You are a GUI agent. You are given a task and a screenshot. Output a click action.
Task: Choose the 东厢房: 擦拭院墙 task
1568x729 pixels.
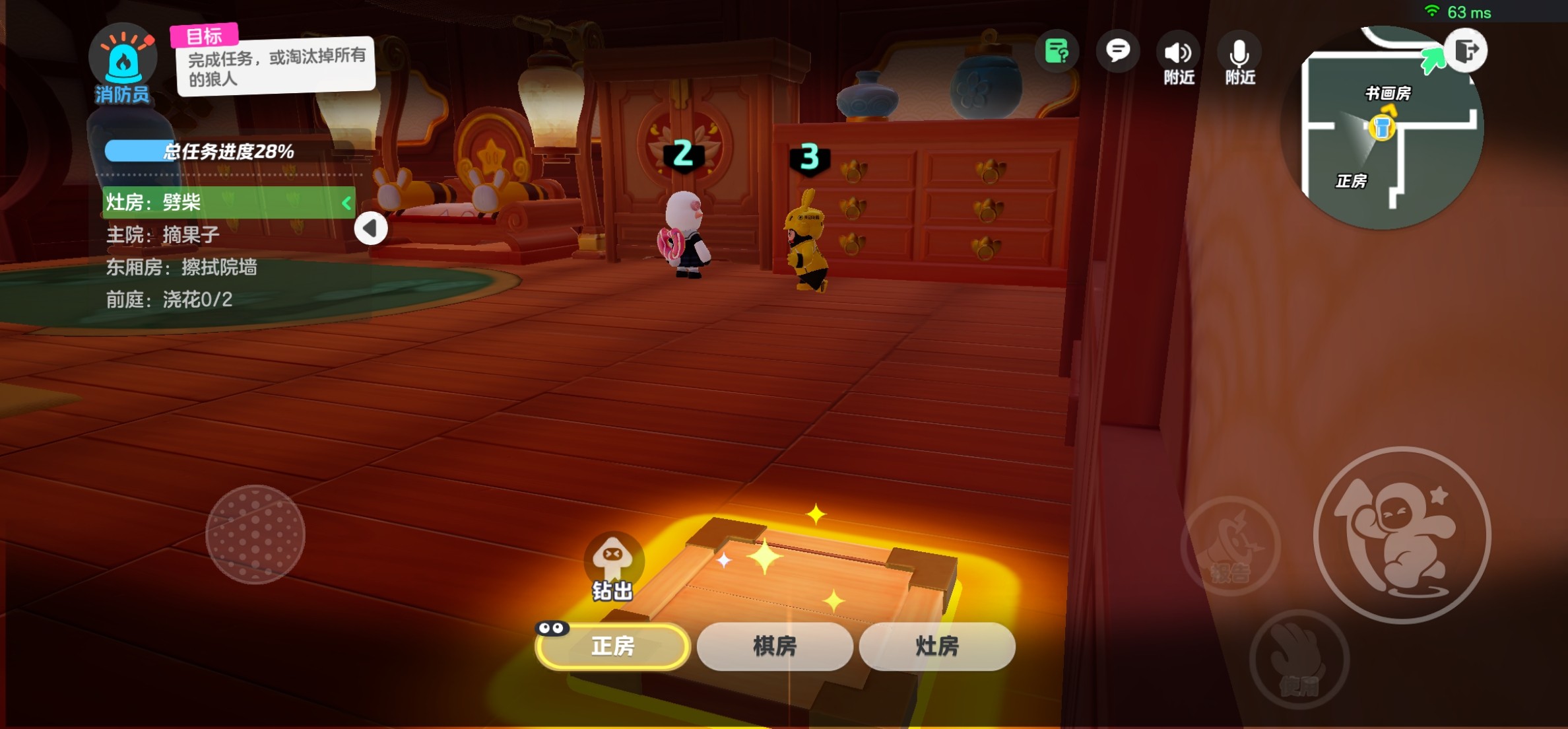point(181,267)
